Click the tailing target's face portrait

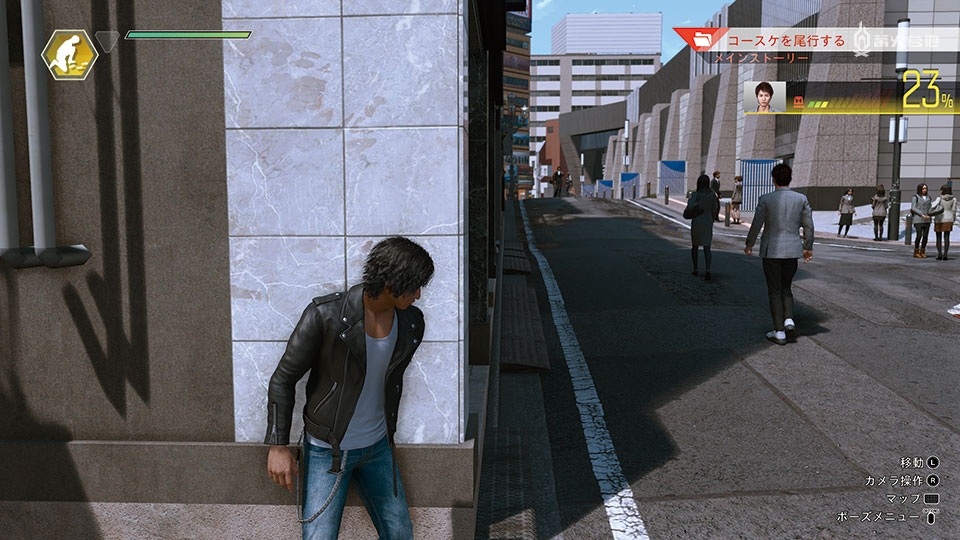coord(765,97)
